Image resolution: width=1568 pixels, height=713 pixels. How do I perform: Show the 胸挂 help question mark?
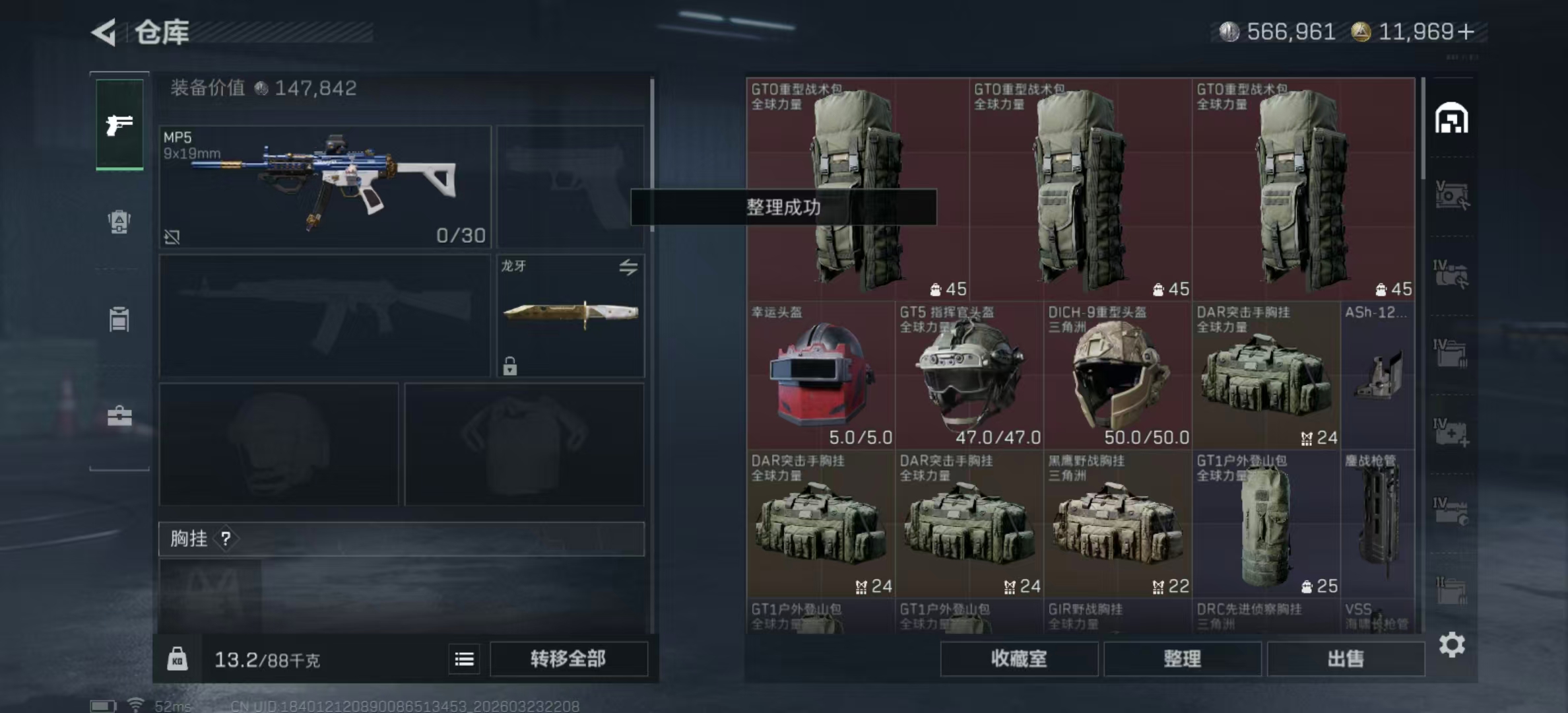click(226, 539)
